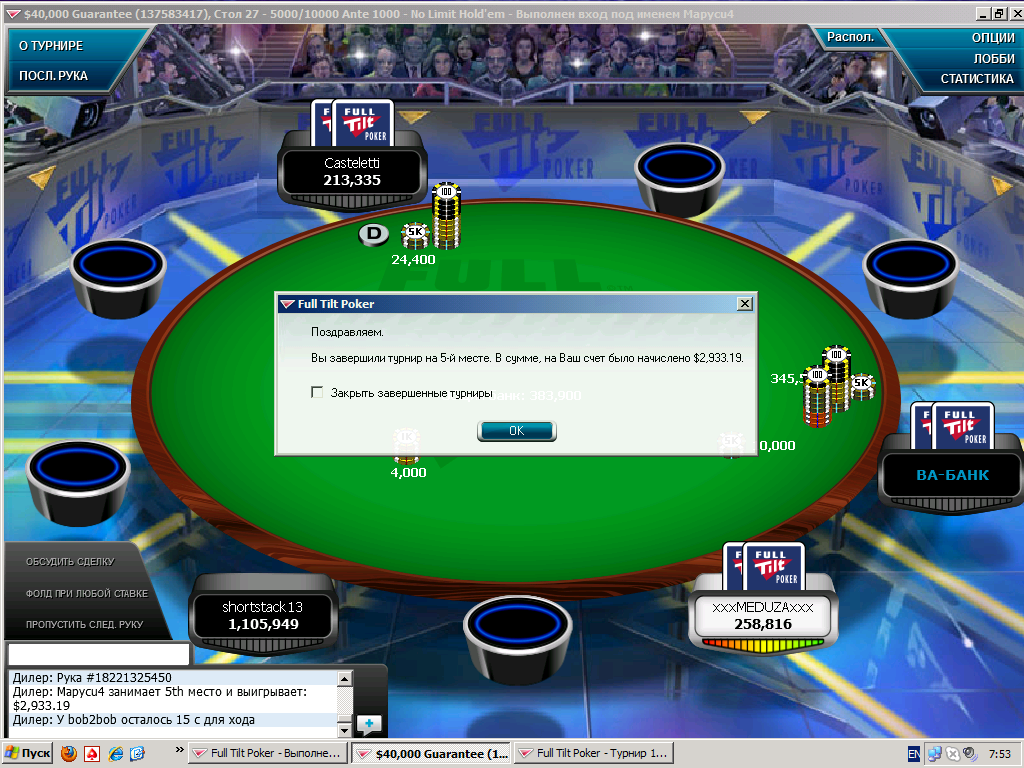
Task: Go to the ЛОББИ lobby
Action: pyautogui.click(x=993, y=58)
